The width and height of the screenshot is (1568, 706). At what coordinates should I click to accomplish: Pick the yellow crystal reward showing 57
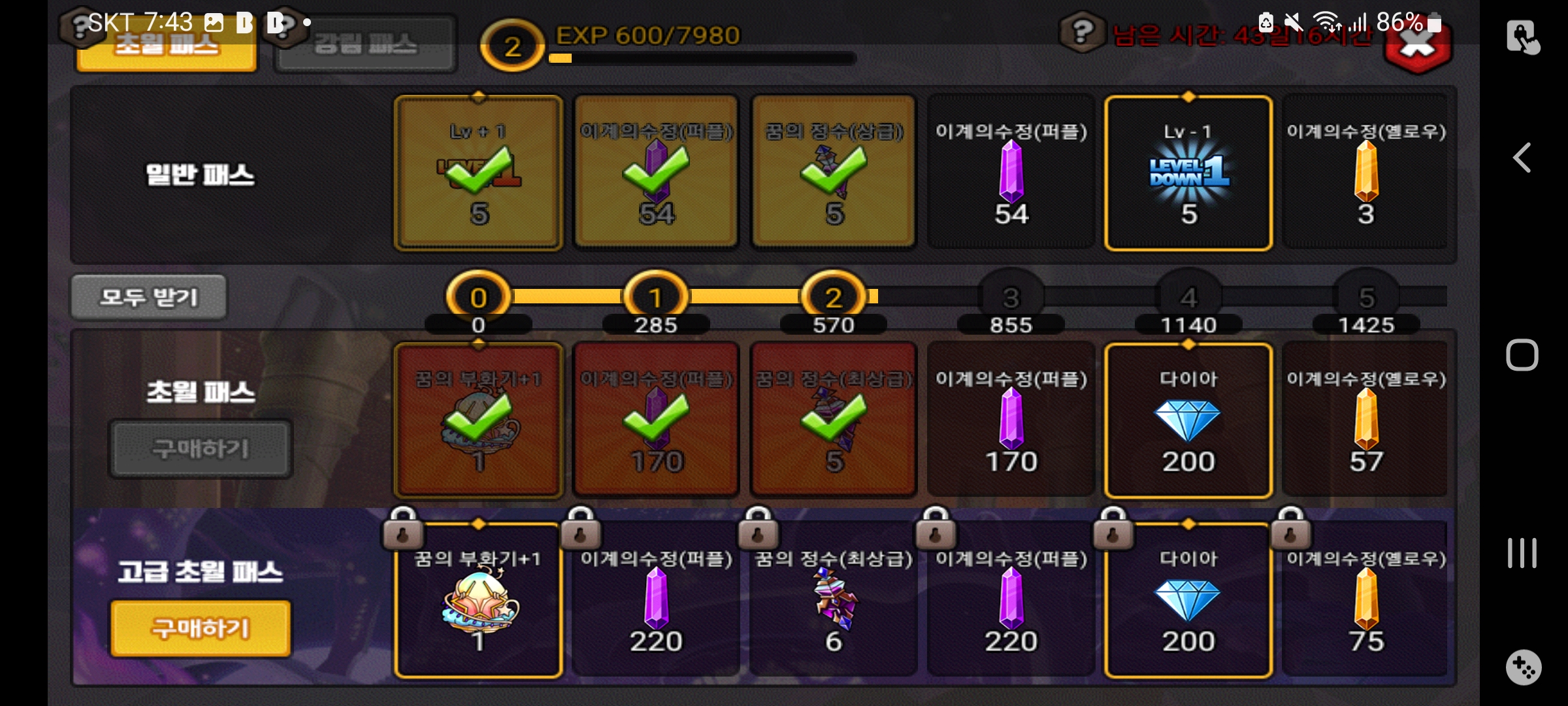click(1365, 420)
